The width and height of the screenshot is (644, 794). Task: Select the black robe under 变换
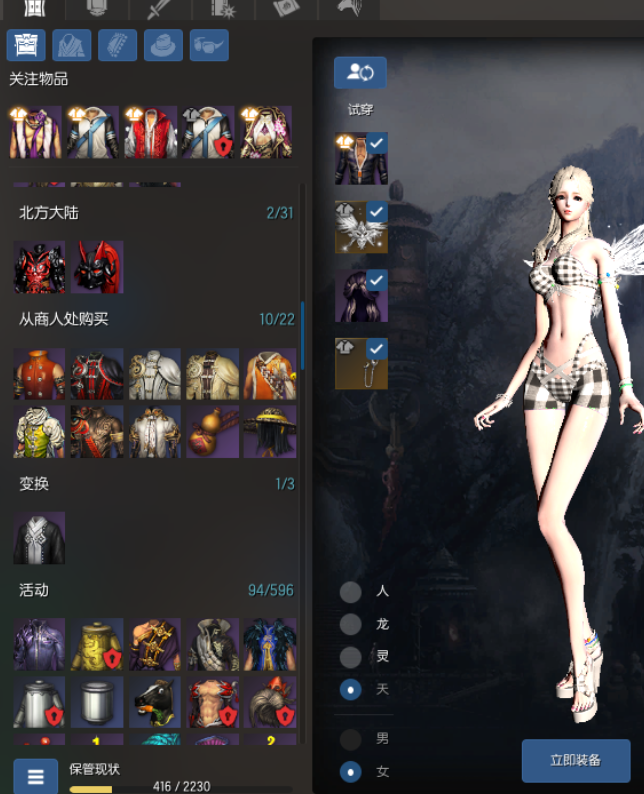pos(39,538)
